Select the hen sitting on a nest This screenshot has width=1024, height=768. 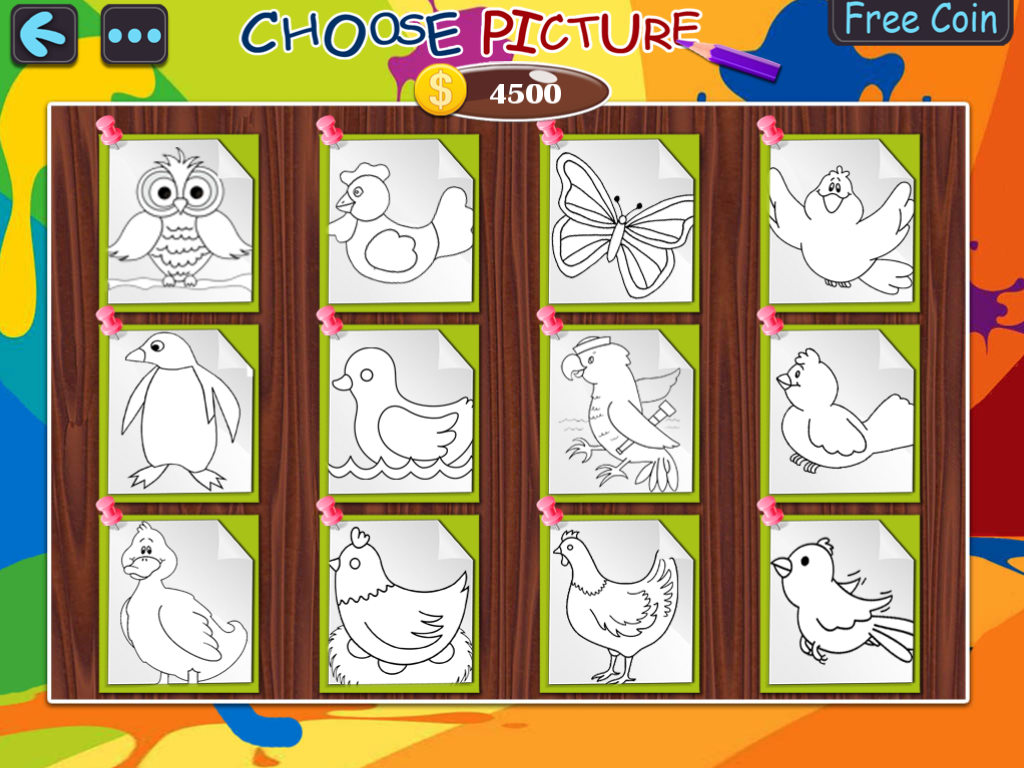click(x=400, y=602)
